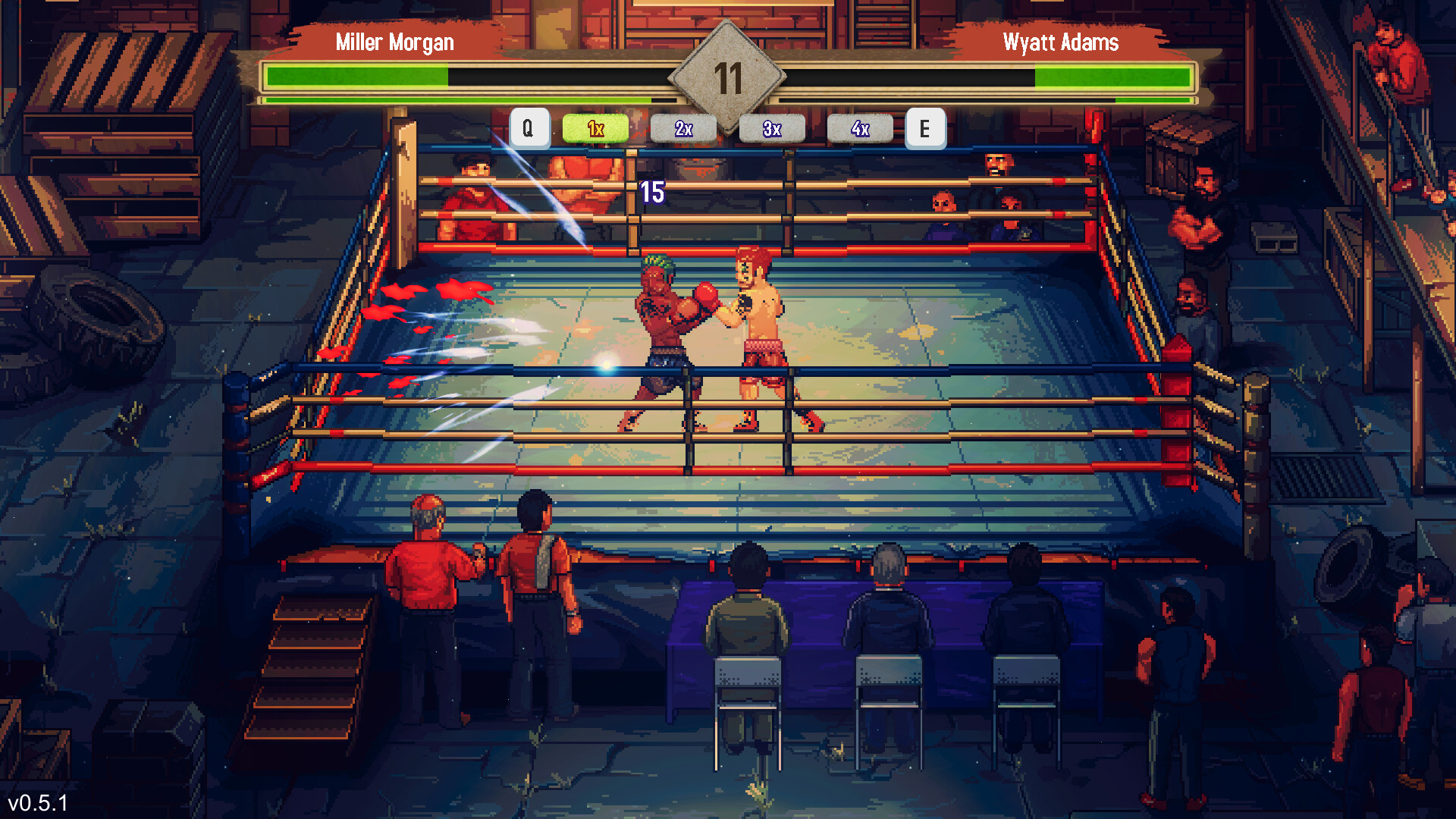Click the E hotkey button
This screenshot has height=819, width=1456.
pos(925,127)
